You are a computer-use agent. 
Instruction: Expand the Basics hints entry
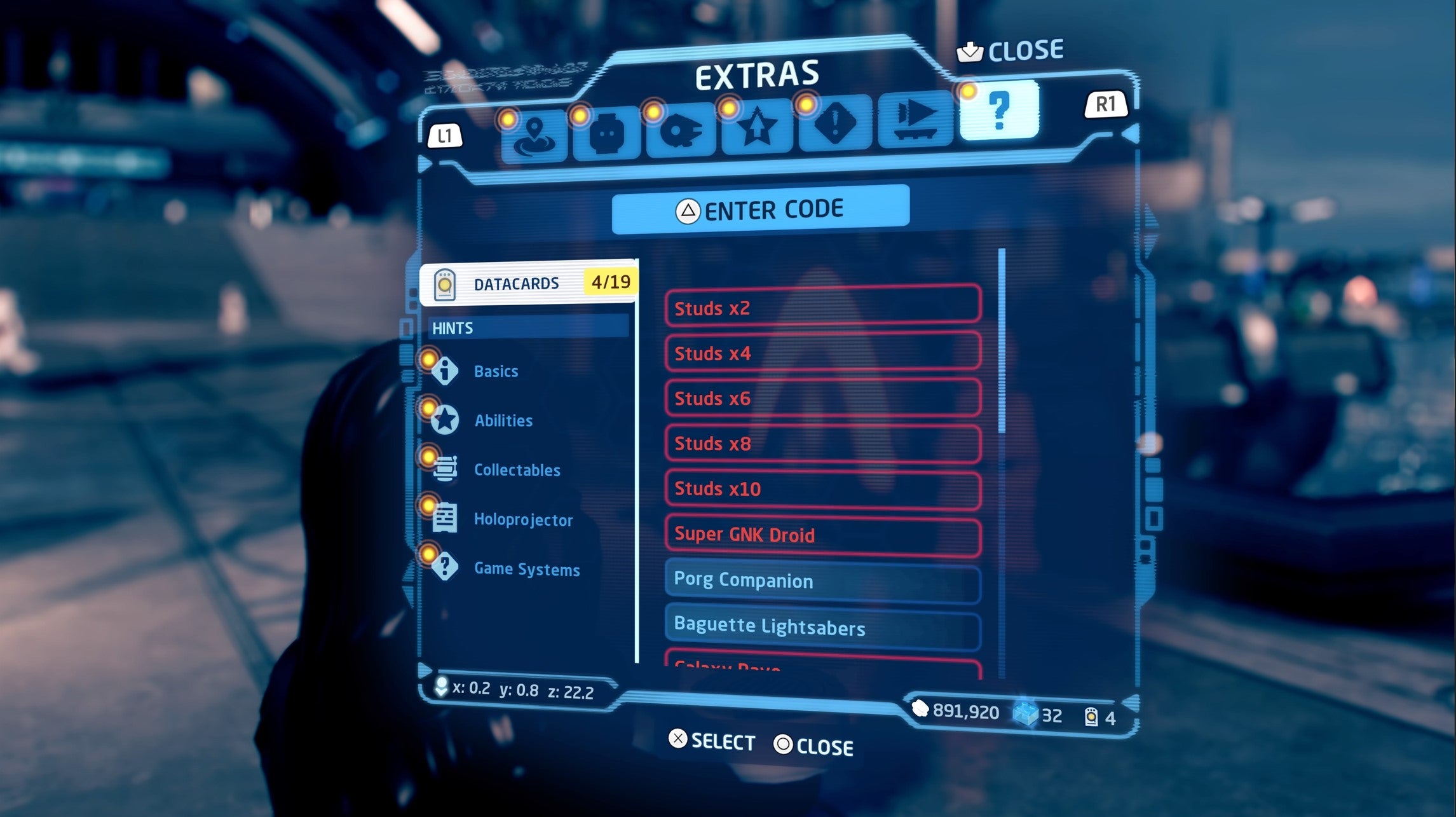495,371
